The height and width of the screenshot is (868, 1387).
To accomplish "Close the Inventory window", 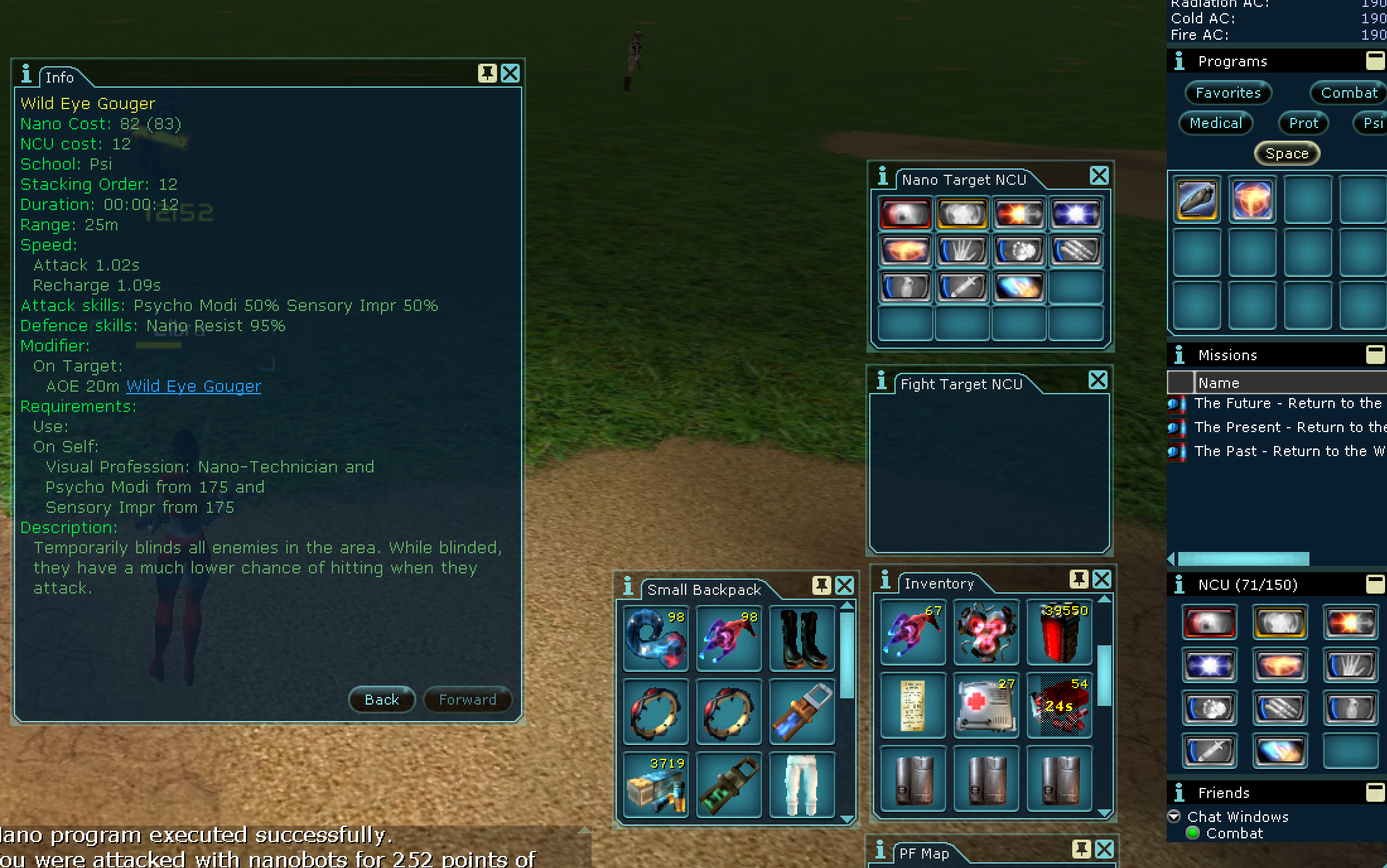I will pos(1102,579).
